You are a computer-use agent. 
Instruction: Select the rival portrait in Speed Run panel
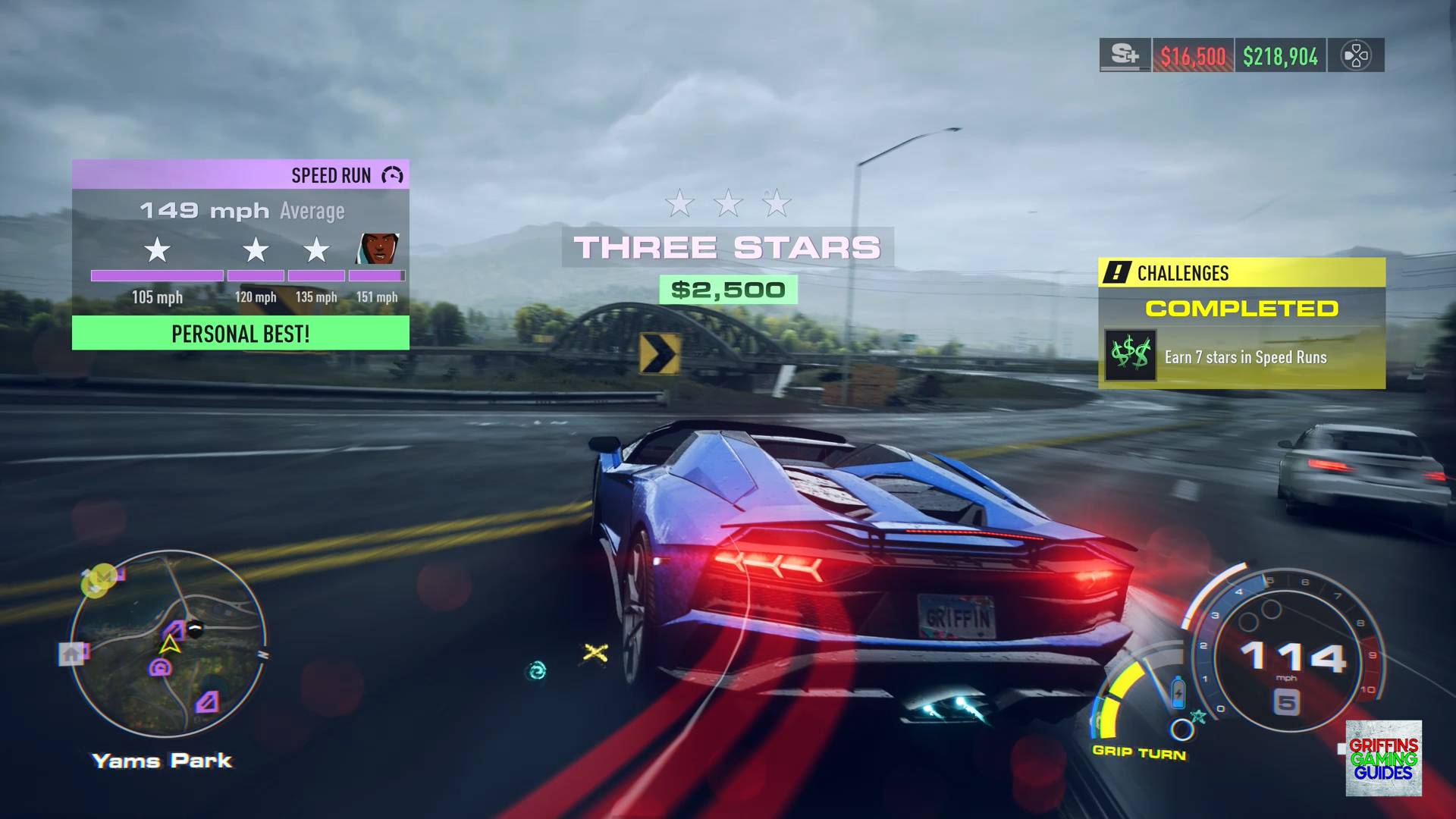tap(378, 249)
